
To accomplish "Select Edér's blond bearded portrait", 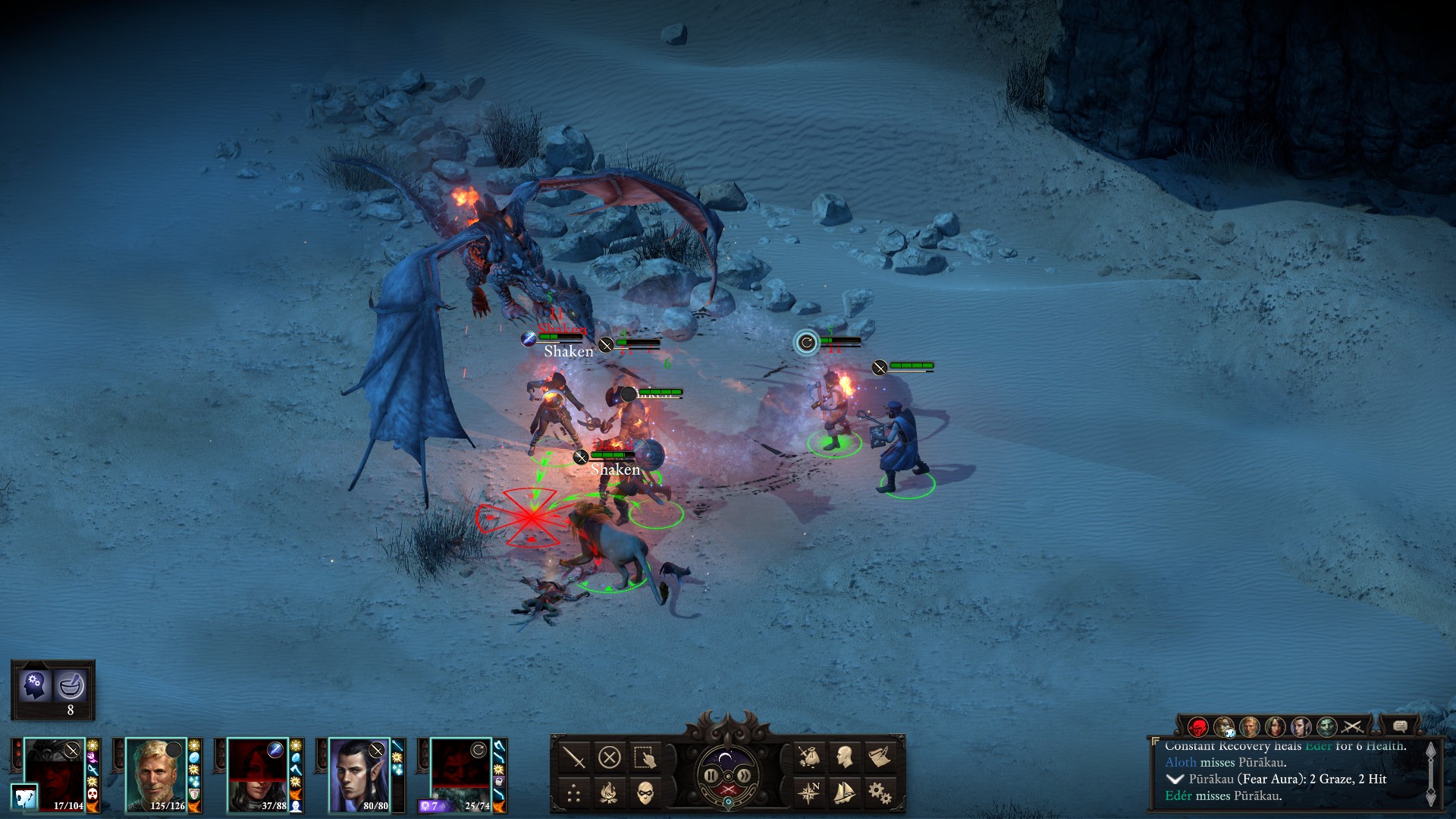I will (155, 775).
